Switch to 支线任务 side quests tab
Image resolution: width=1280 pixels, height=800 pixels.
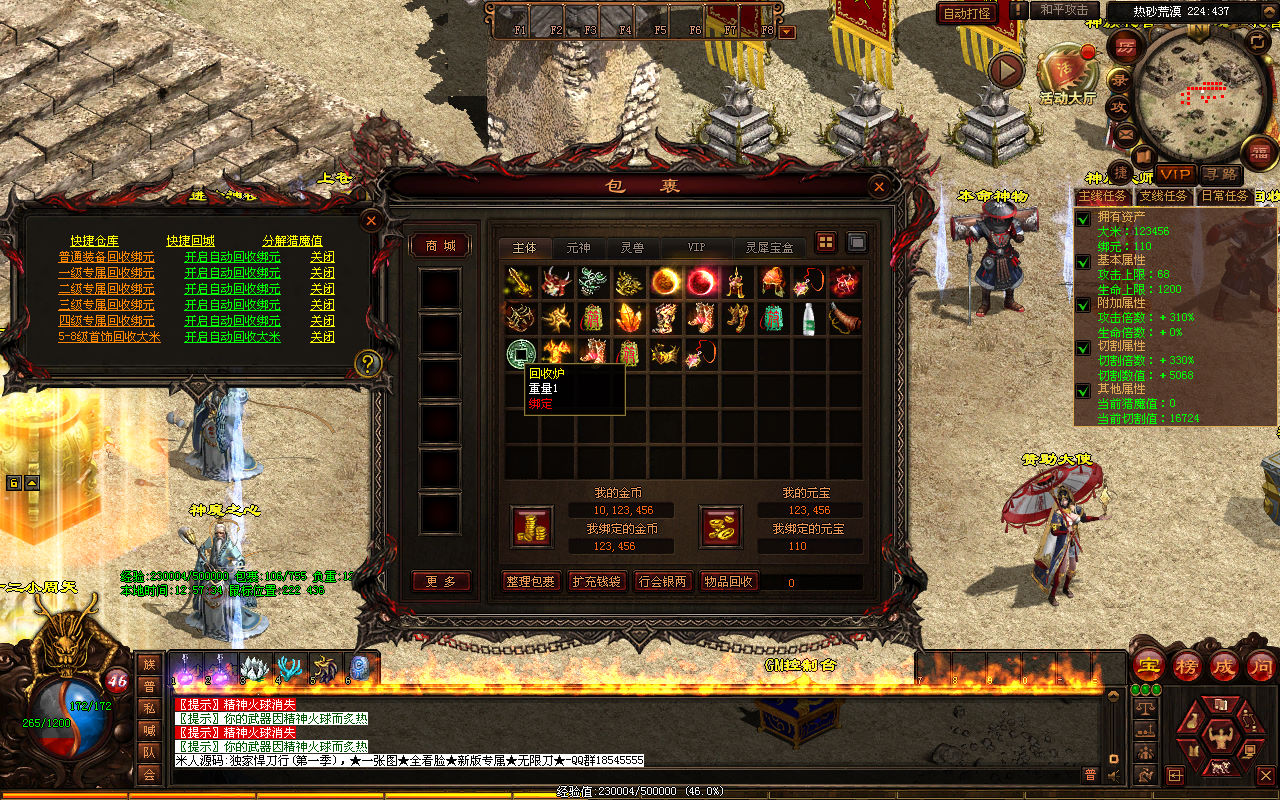click(x=1163, y=197)
